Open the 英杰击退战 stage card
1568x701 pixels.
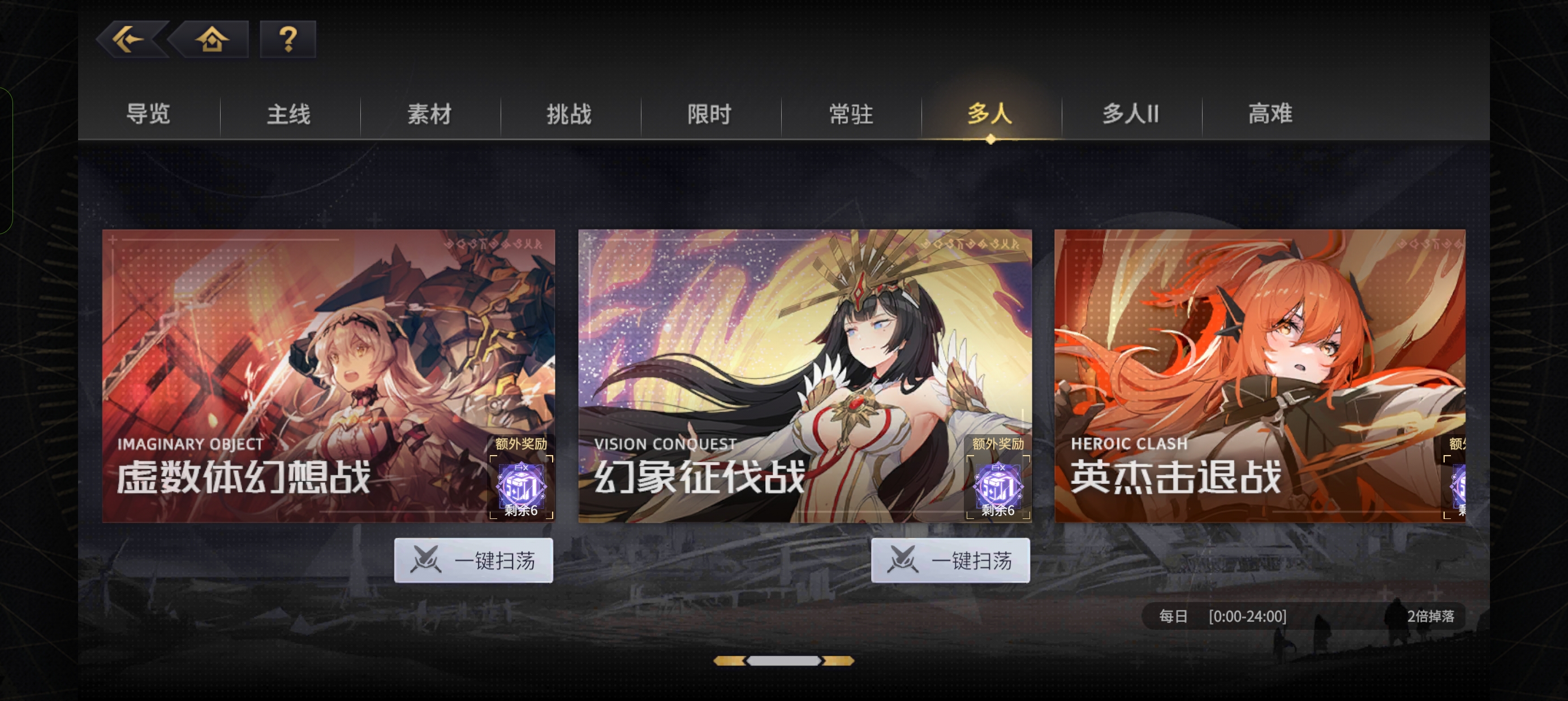1260,375
